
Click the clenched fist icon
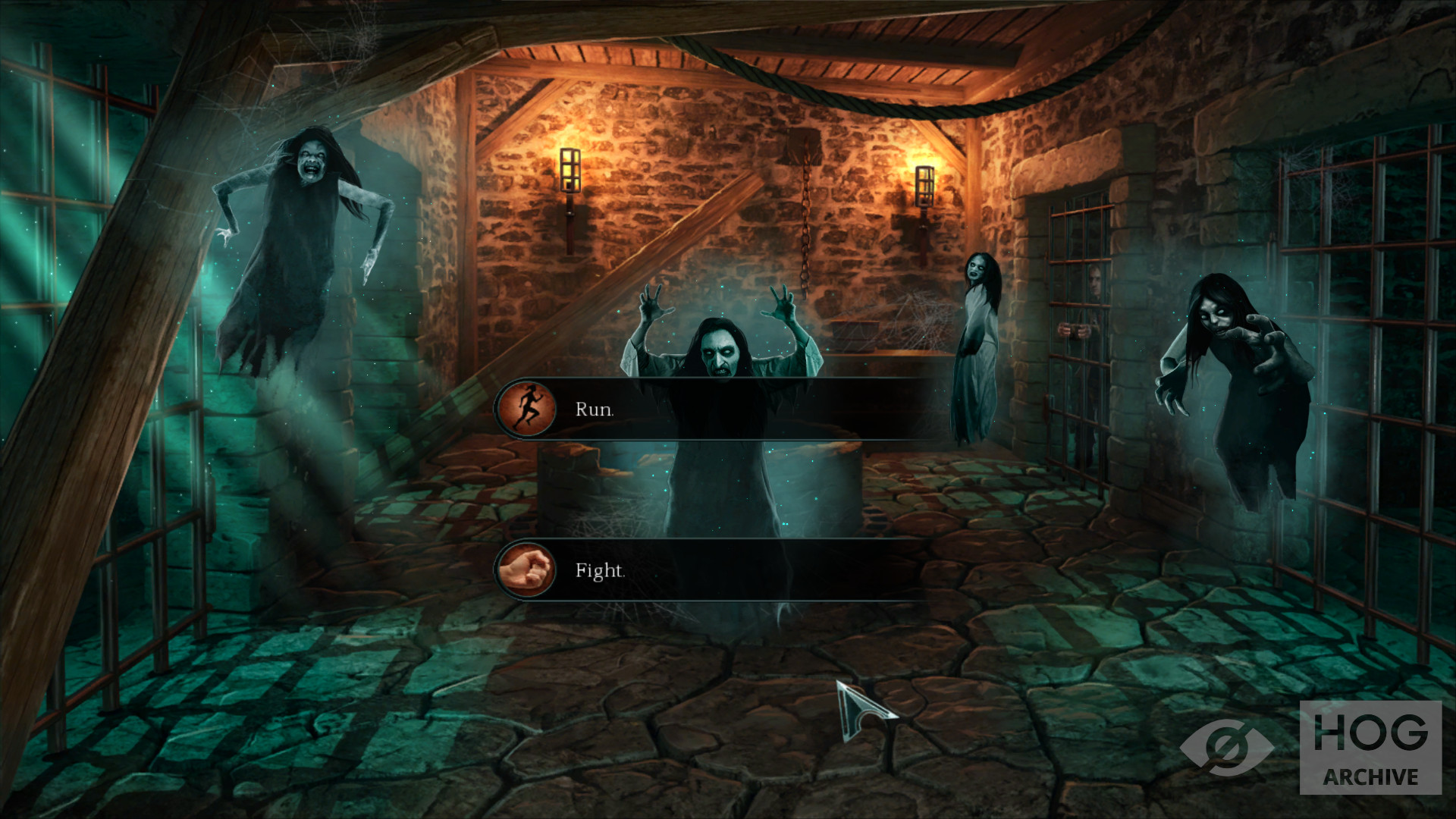coord(526,570)
